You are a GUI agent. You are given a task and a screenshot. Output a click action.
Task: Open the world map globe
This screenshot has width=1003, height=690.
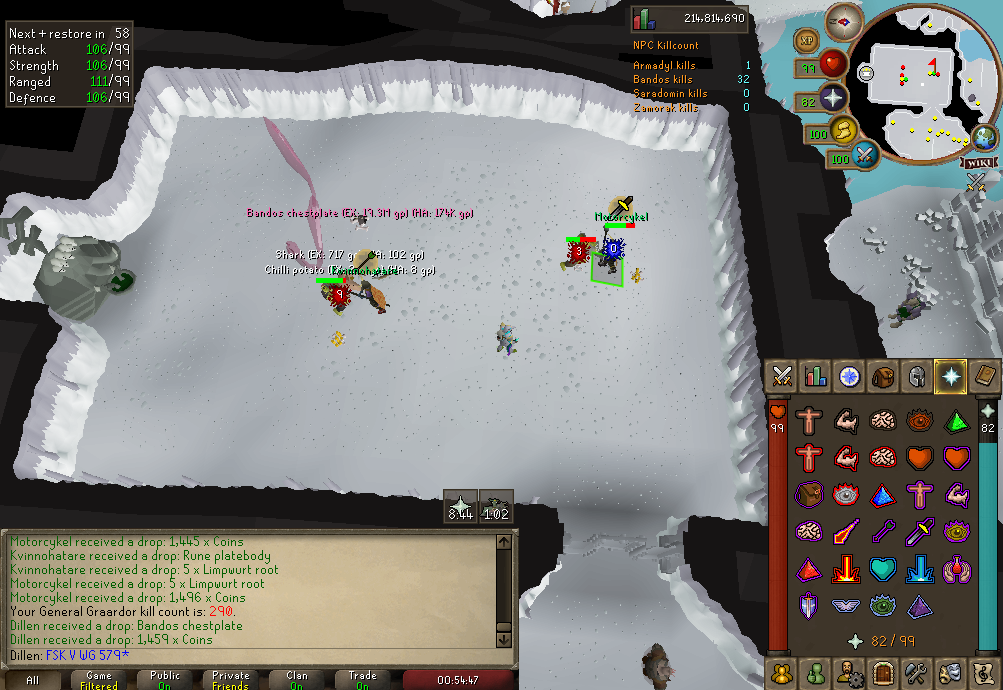tap(982, 137)
